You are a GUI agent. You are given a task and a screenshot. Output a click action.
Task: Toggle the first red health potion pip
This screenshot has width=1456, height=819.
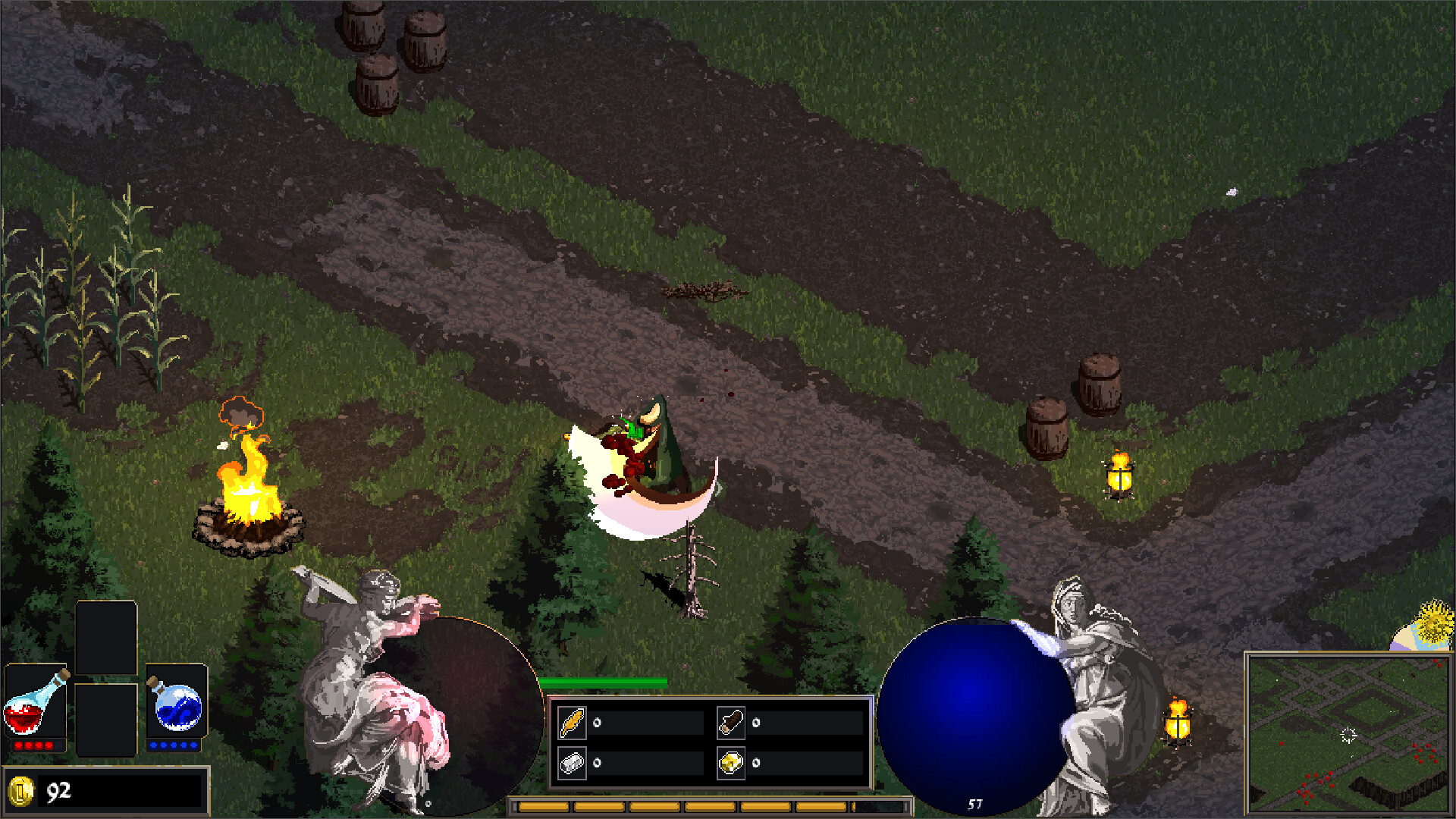point(17,745)
